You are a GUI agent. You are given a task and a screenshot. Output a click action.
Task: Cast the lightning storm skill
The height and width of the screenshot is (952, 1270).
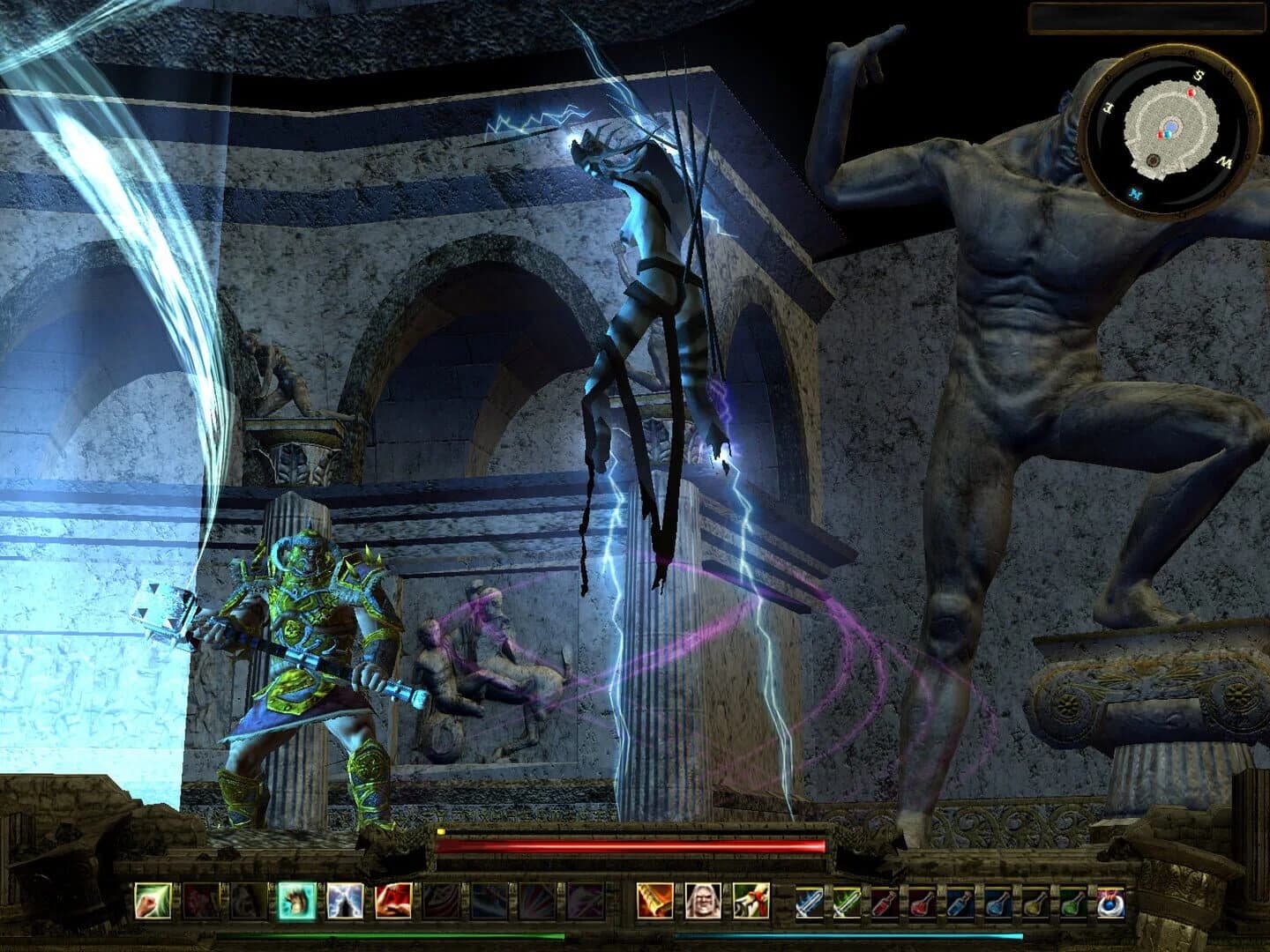point(345,903)
